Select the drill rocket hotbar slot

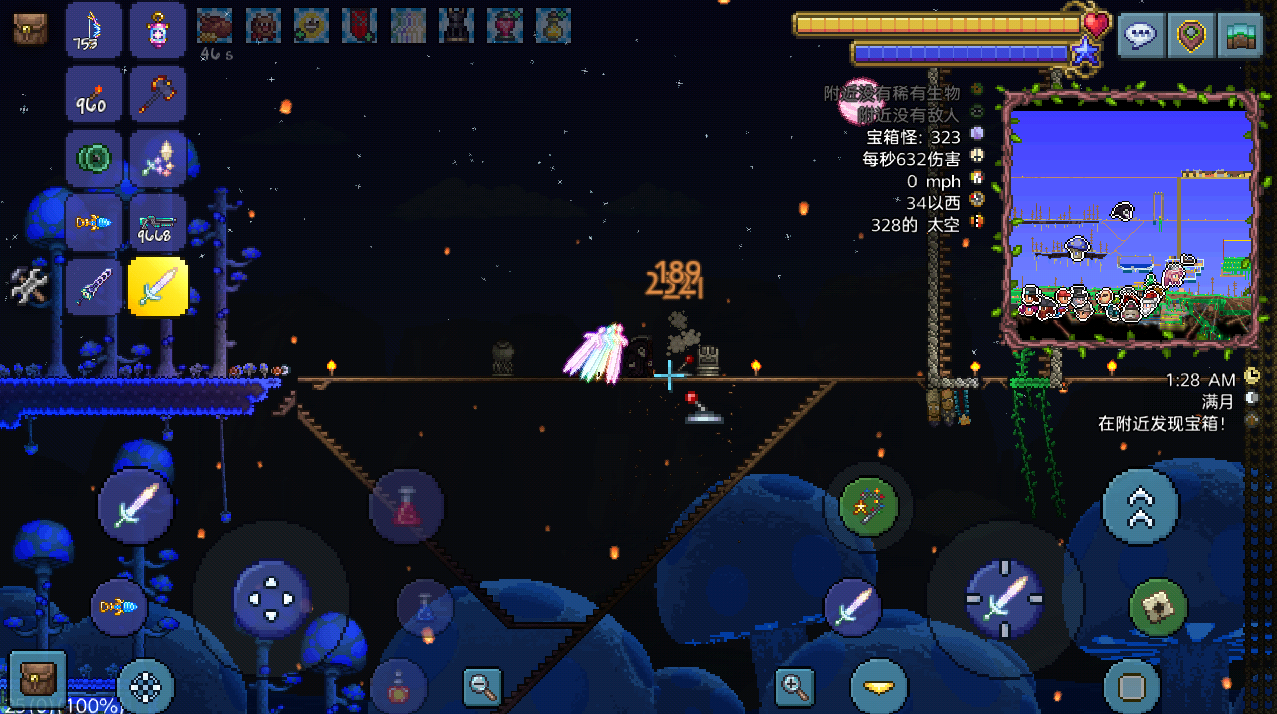point(94,223)
